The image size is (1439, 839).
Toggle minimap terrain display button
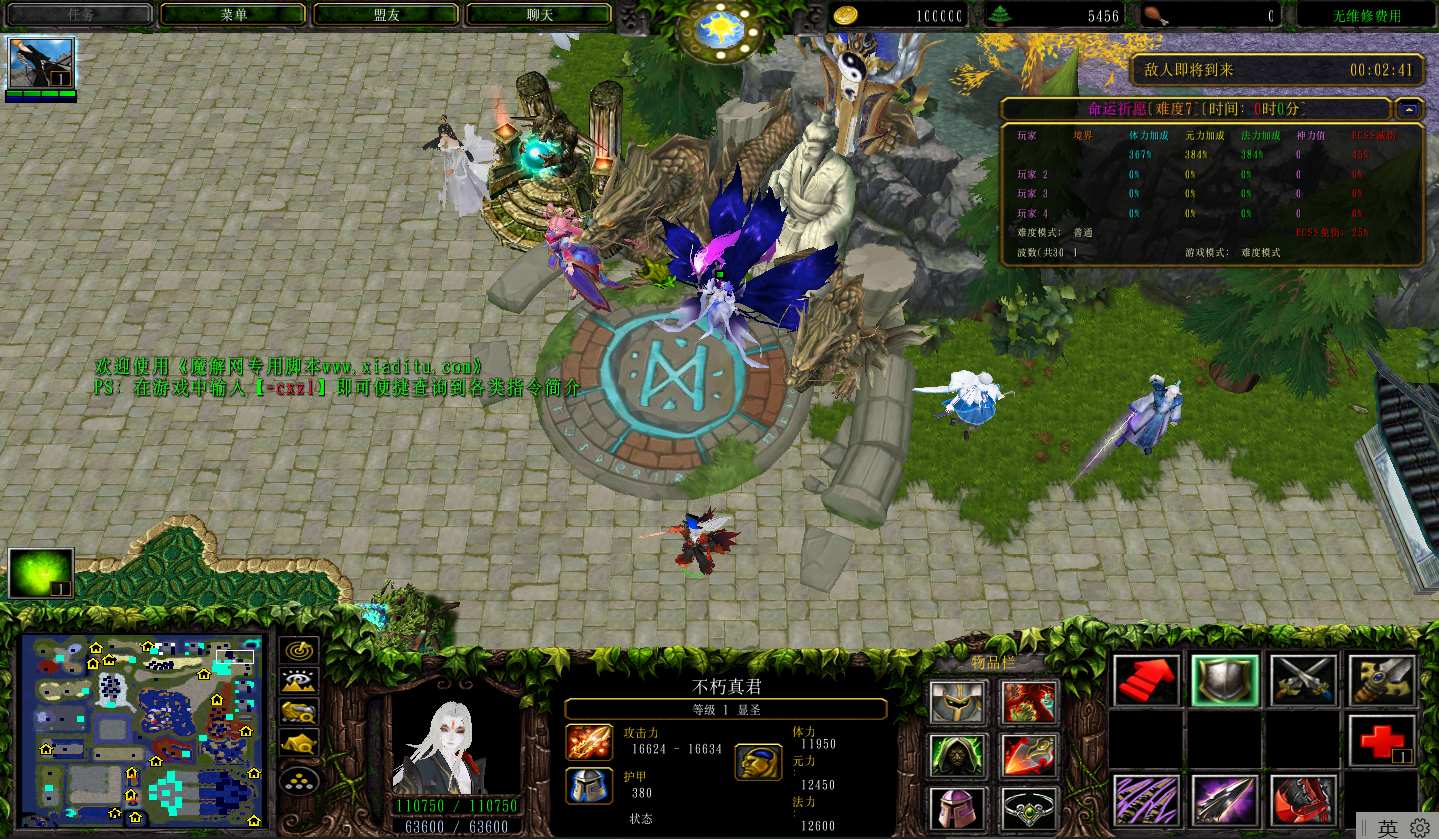(x=299, y=681)
